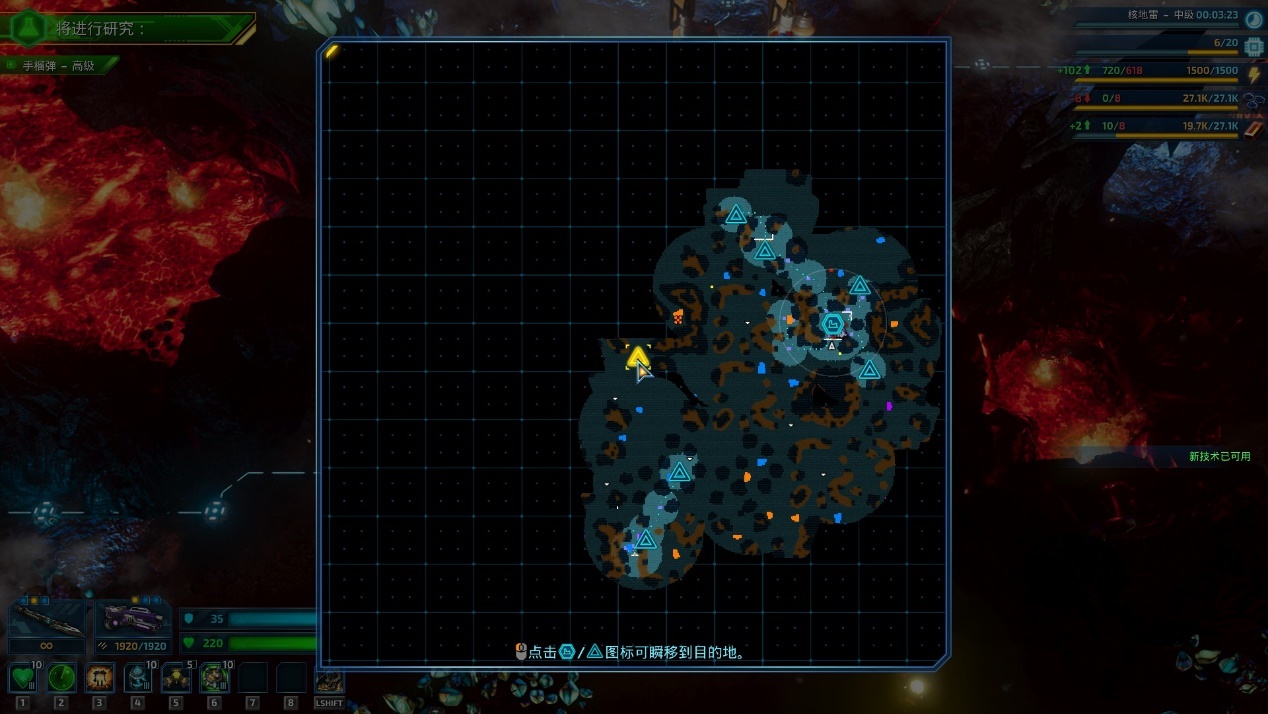Deploy the yellow drone item with count 5
This screenshot has width=1268, height=714.
176,678
